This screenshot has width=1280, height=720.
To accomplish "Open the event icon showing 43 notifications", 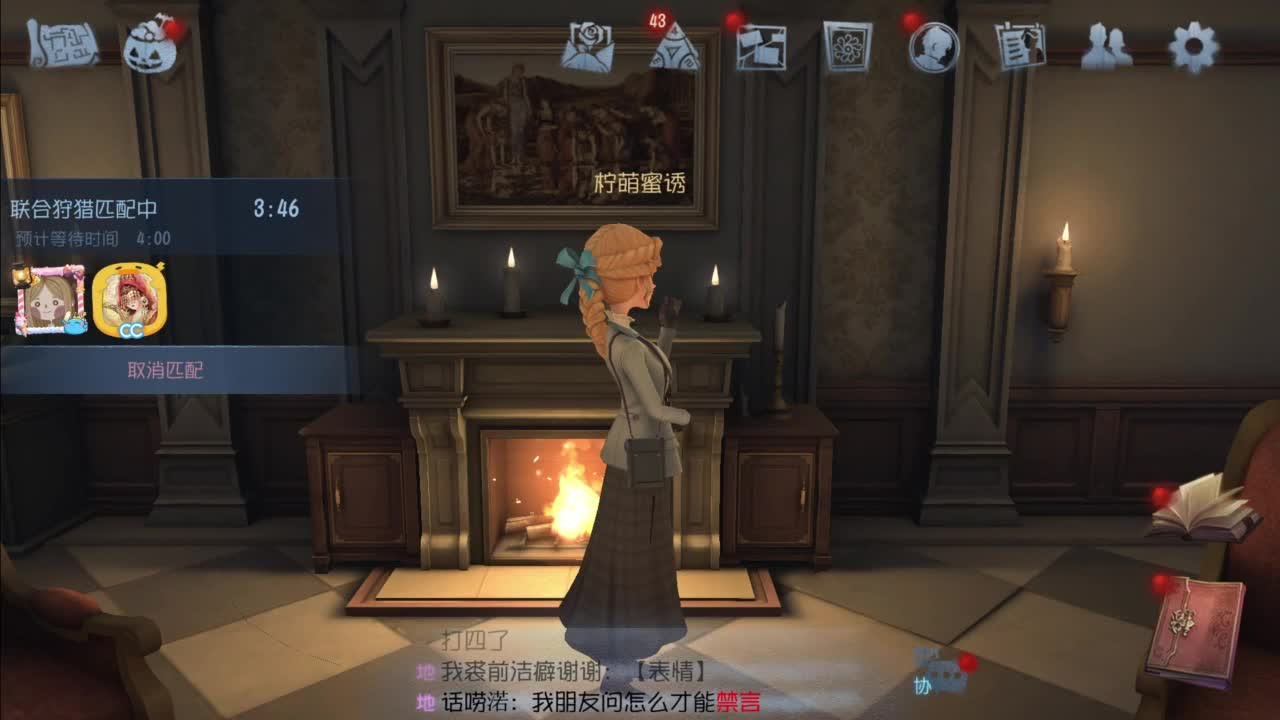I will [676, 47].
